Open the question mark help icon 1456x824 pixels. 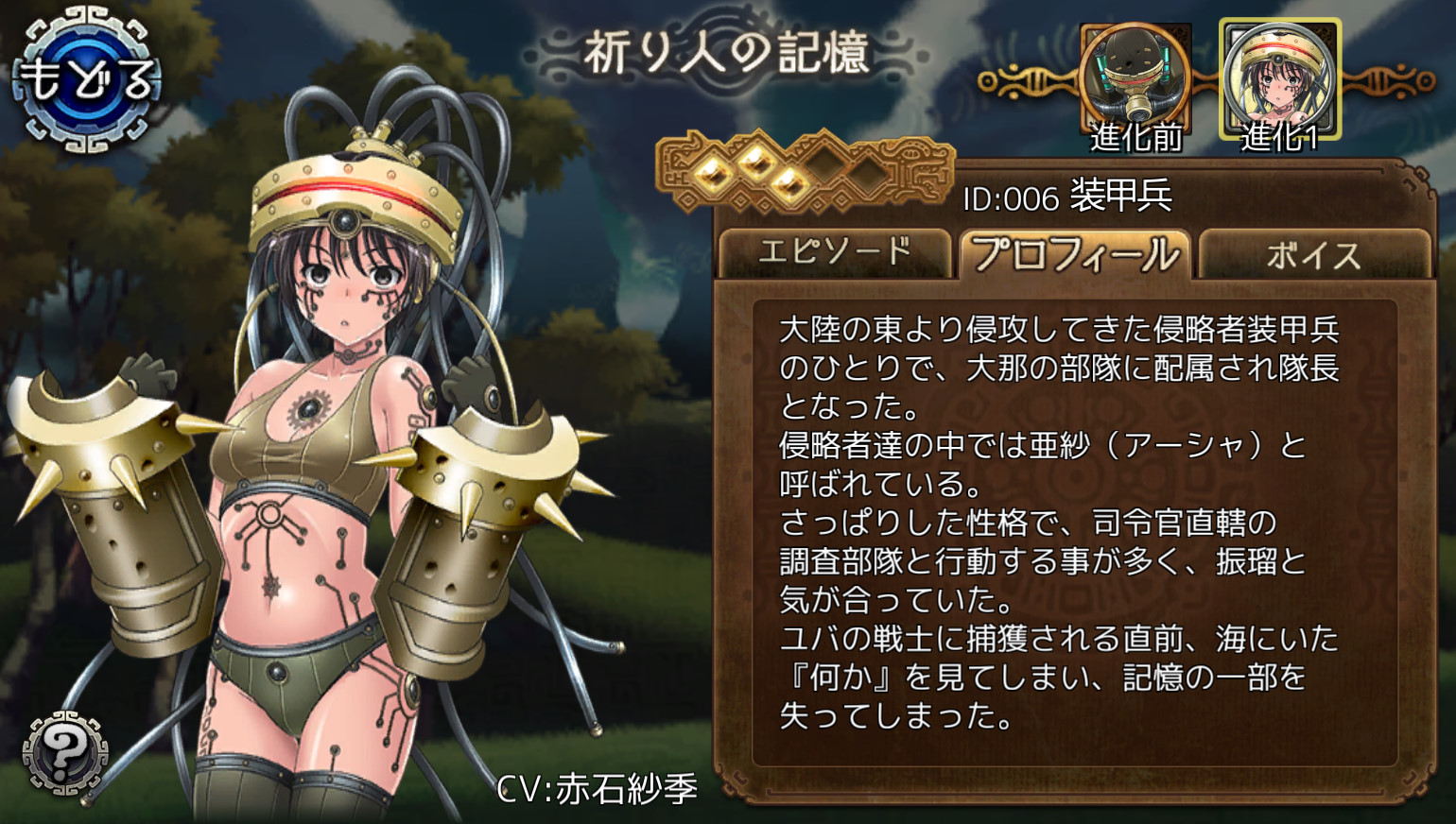coord(64,753)
